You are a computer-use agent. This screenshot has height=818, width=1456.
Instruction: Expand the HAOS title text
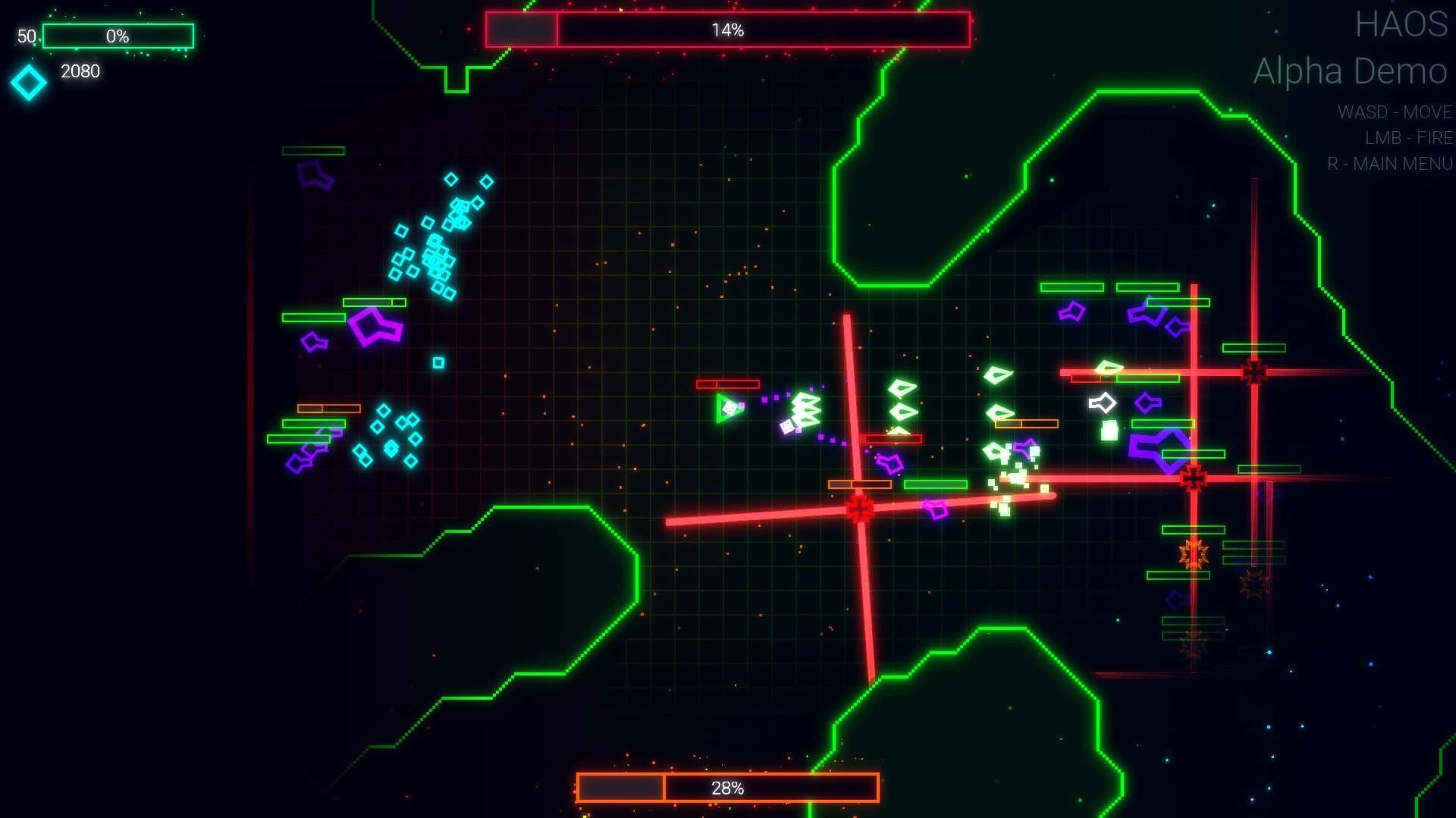pyautogui.click(x=1404, y=24)
